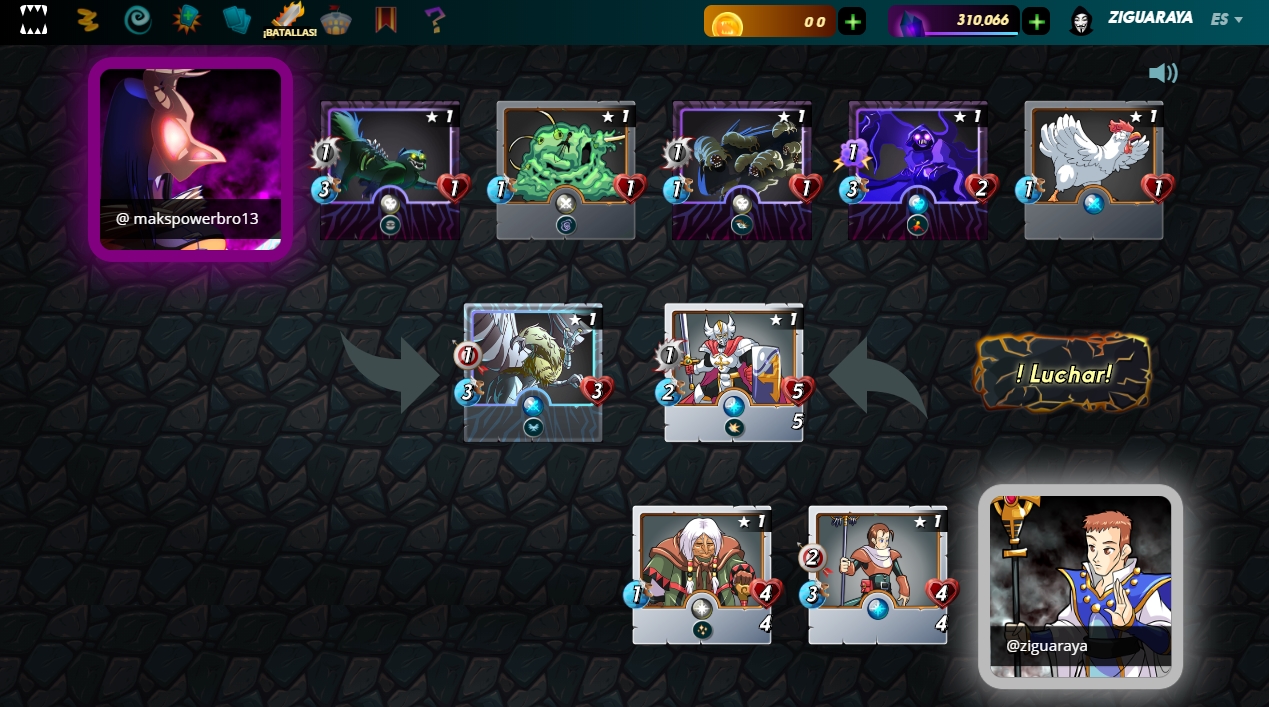Image resolution: width=1269 pixels, height=707 pixels.
Task: Open the Batallas battle menu
Action: [x=290, y=19]
